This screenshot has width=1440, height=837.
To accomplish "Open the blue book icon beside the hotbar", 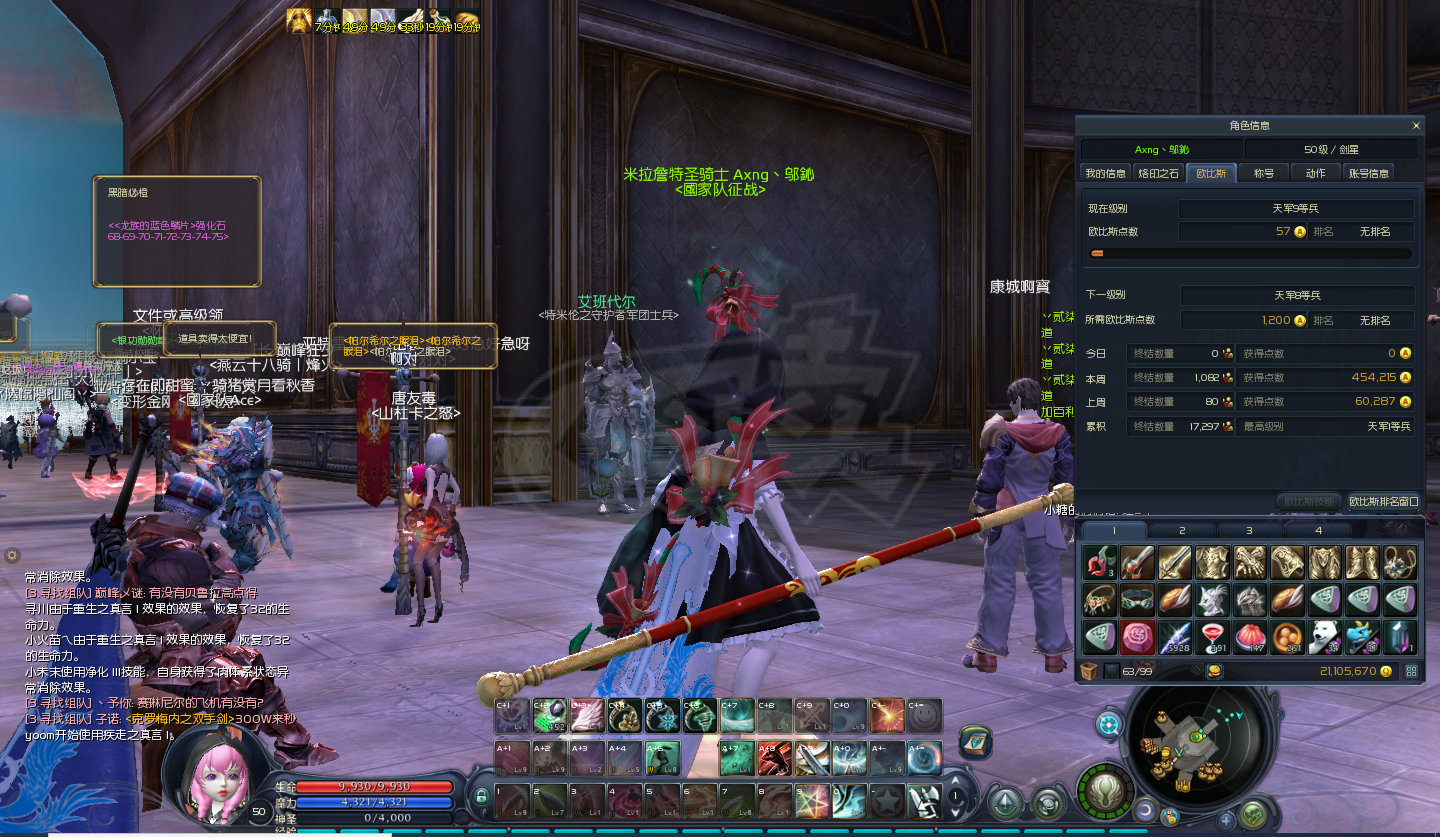I will [x=975, y=742].
